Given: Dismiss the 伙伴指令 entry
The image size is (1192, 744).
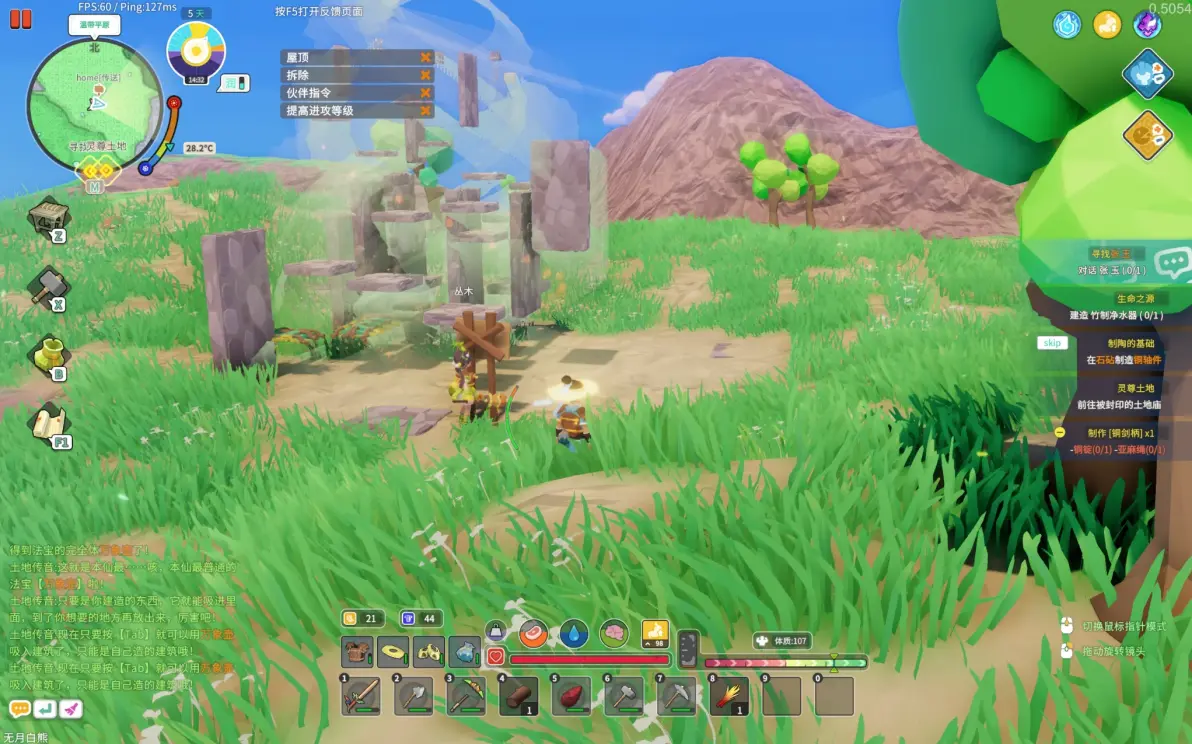Looking at the screenshot, I should click(426, 93).
